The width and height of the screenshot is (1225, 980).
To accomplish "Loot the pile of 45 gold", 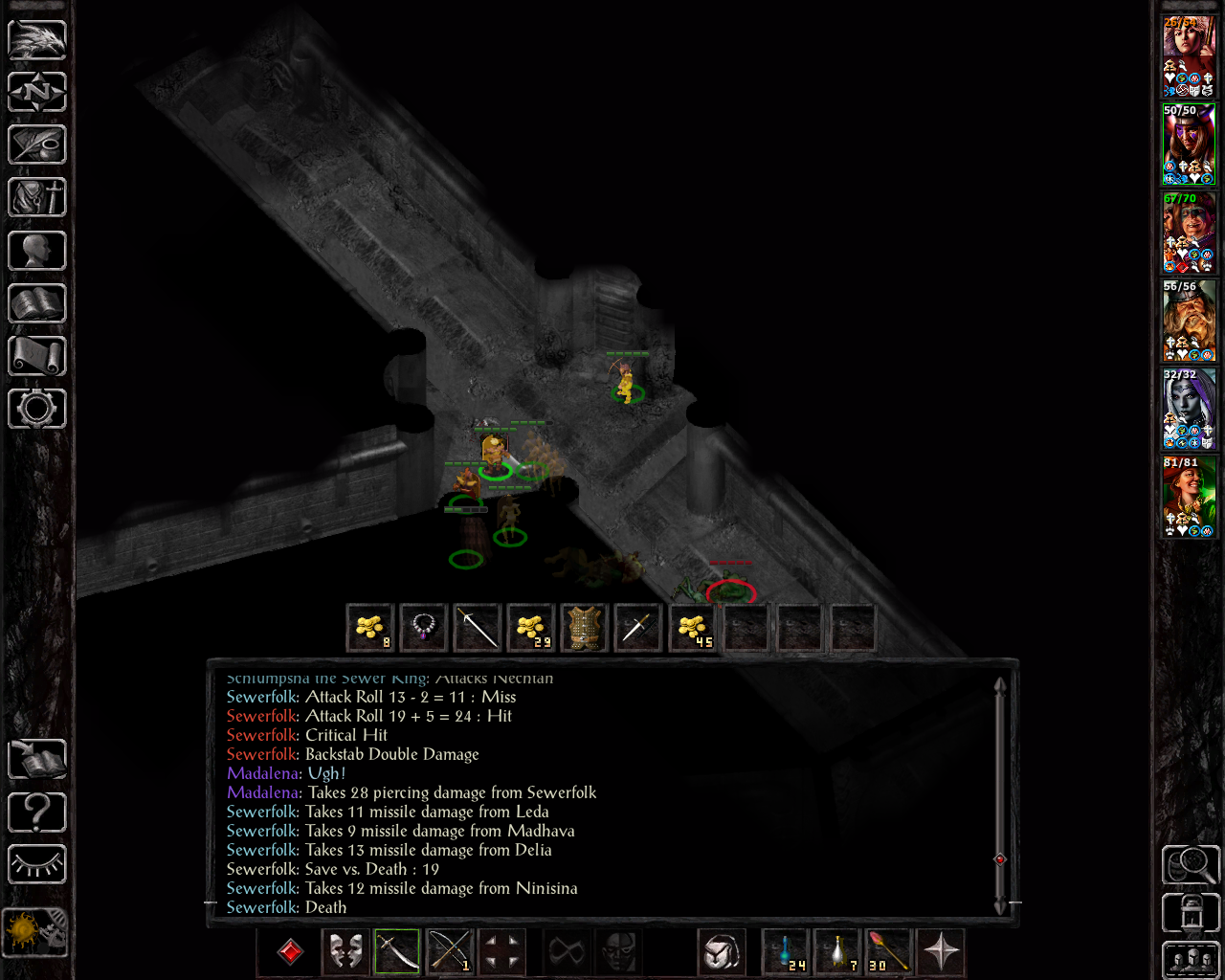I will coord(691,628).
